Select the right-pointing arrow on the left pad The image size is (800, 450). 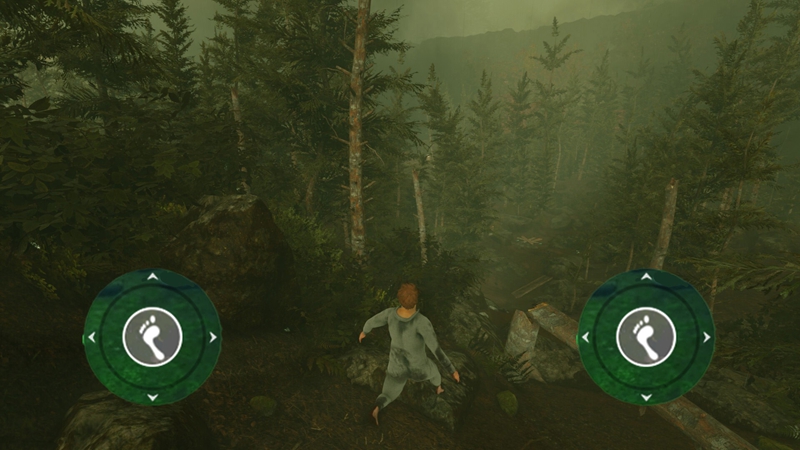point(213,337)
